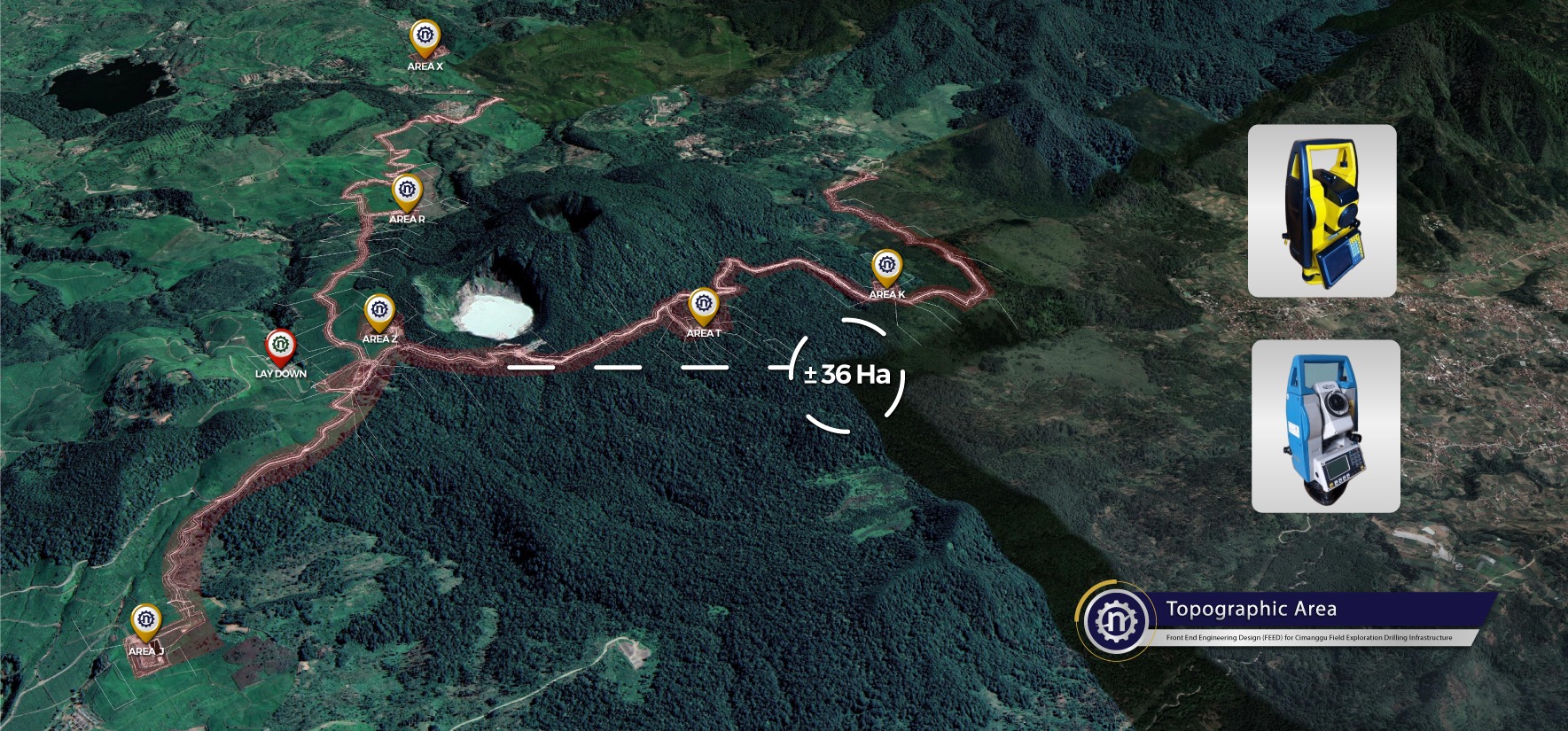Click the red Lay Down marker

tap(281, 346)
